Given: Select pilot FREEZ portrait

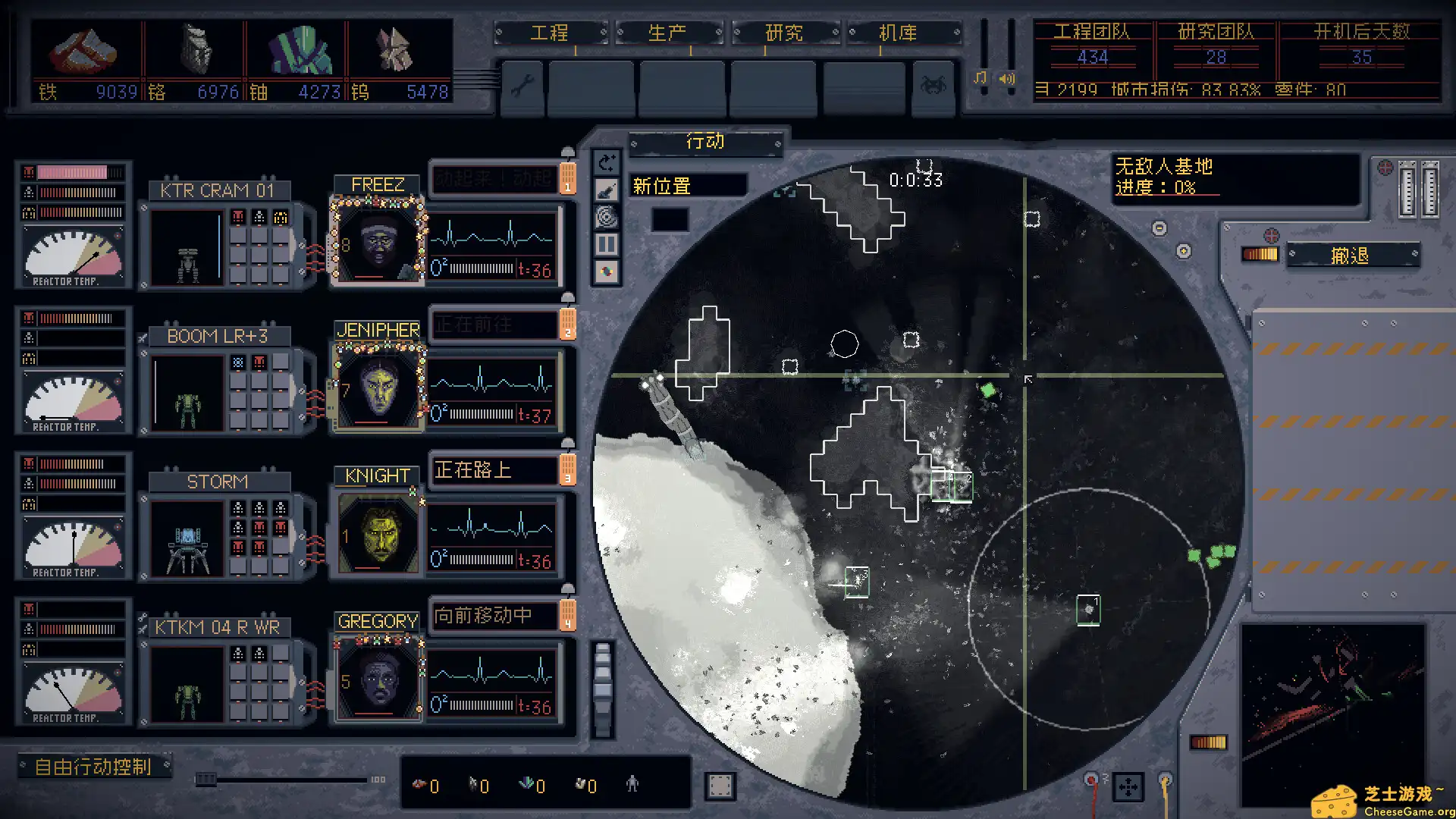Looking at the screenshot, I should point(377,243).
